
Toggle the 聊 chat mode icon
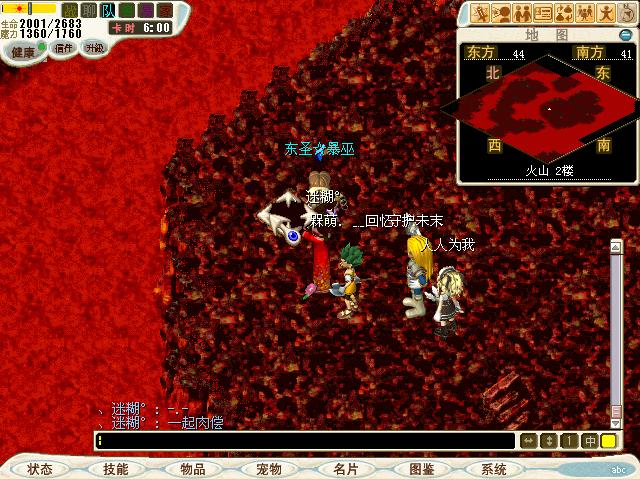tap(89, 10)
